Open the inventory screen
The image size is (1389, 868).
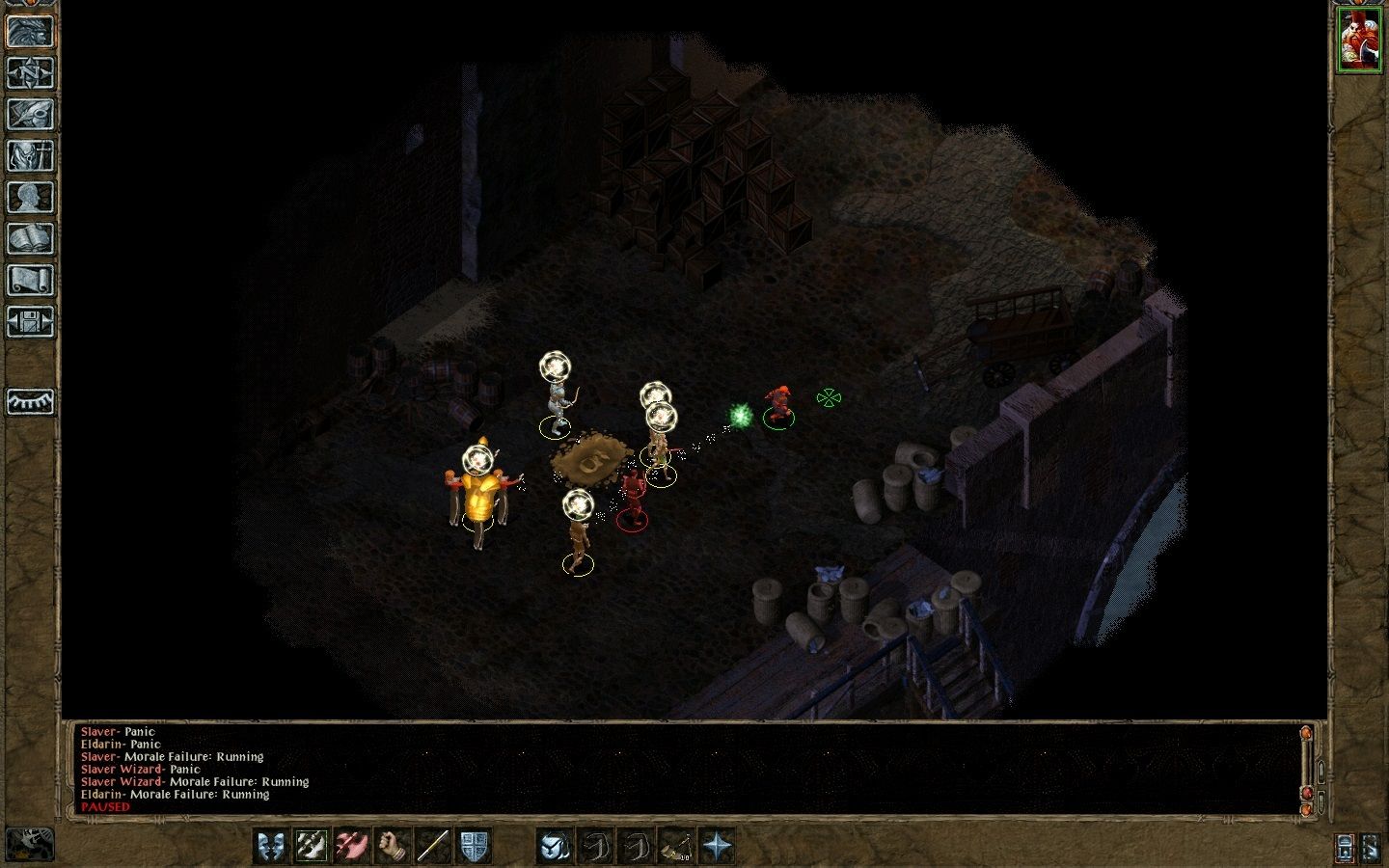point(30,155)
